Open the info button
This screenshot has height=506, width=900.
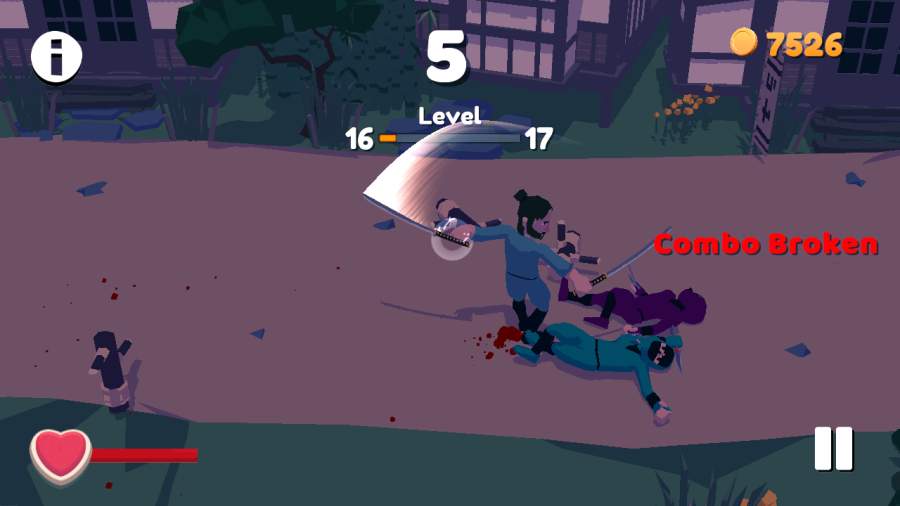pos(57,57)
